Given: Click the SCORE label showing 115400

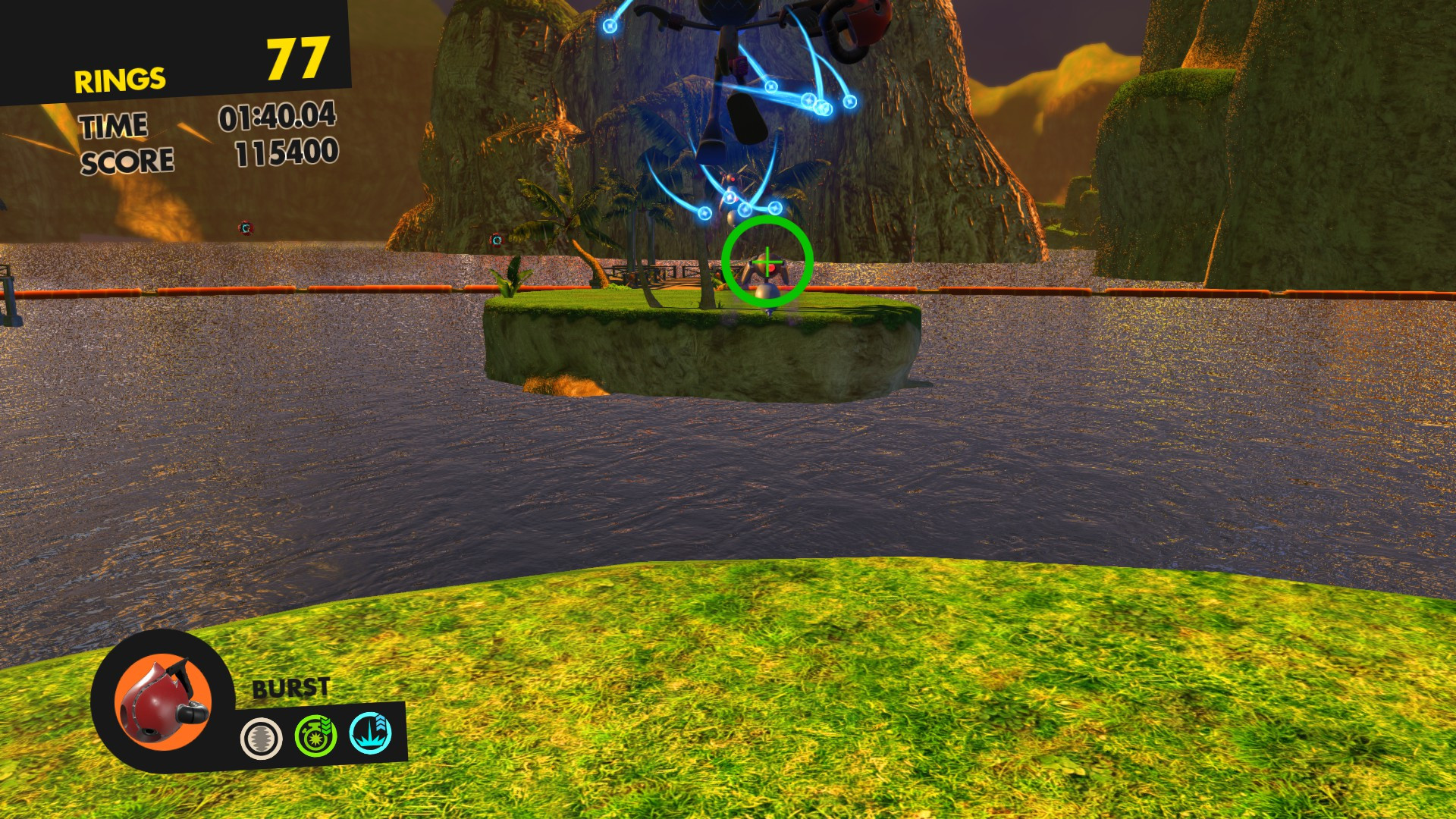Looking at the screenshot, I should pyautogui.click(x=129, y=159).
